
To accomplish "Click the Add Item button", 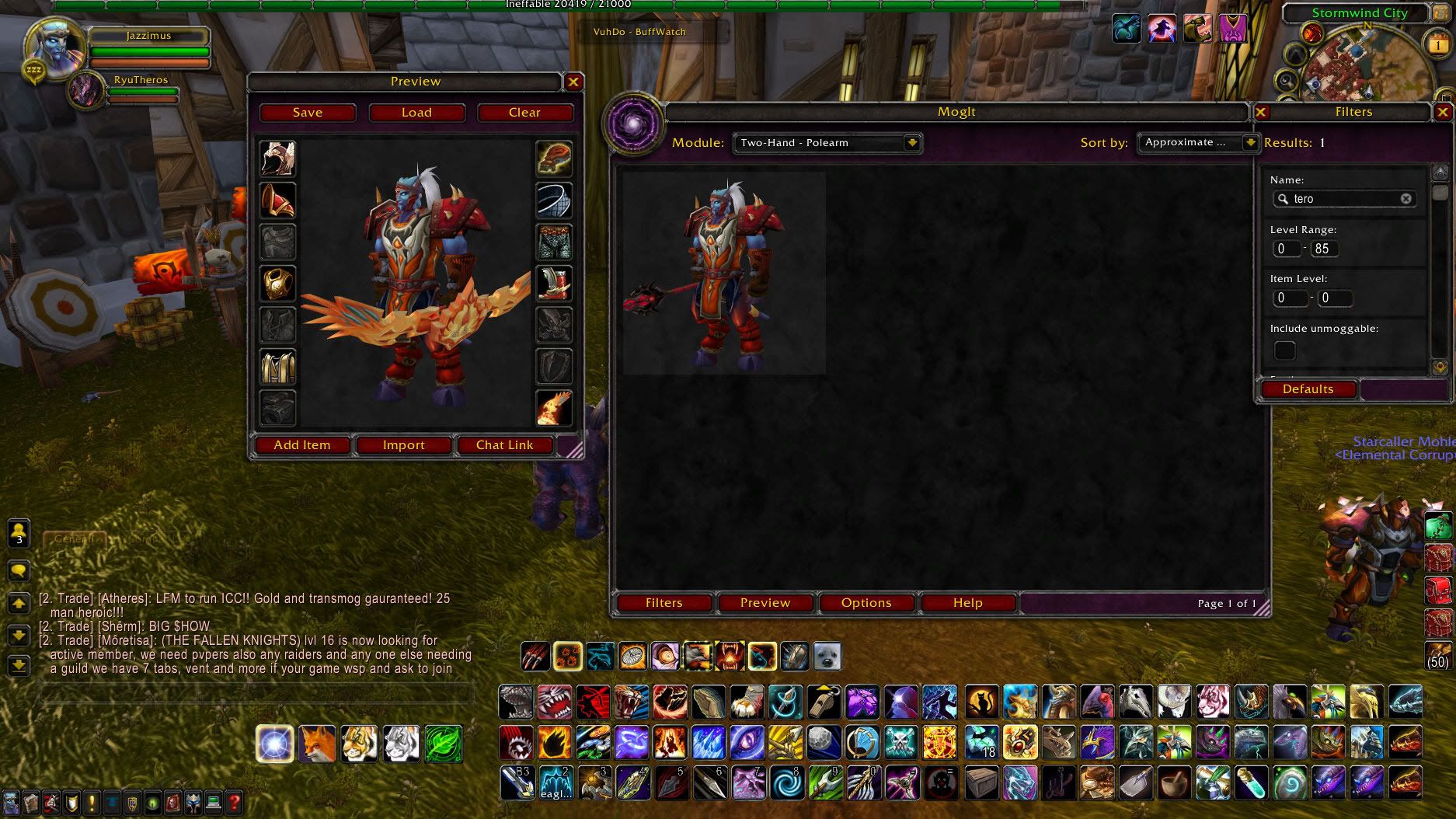I will [x=301, y=445].
